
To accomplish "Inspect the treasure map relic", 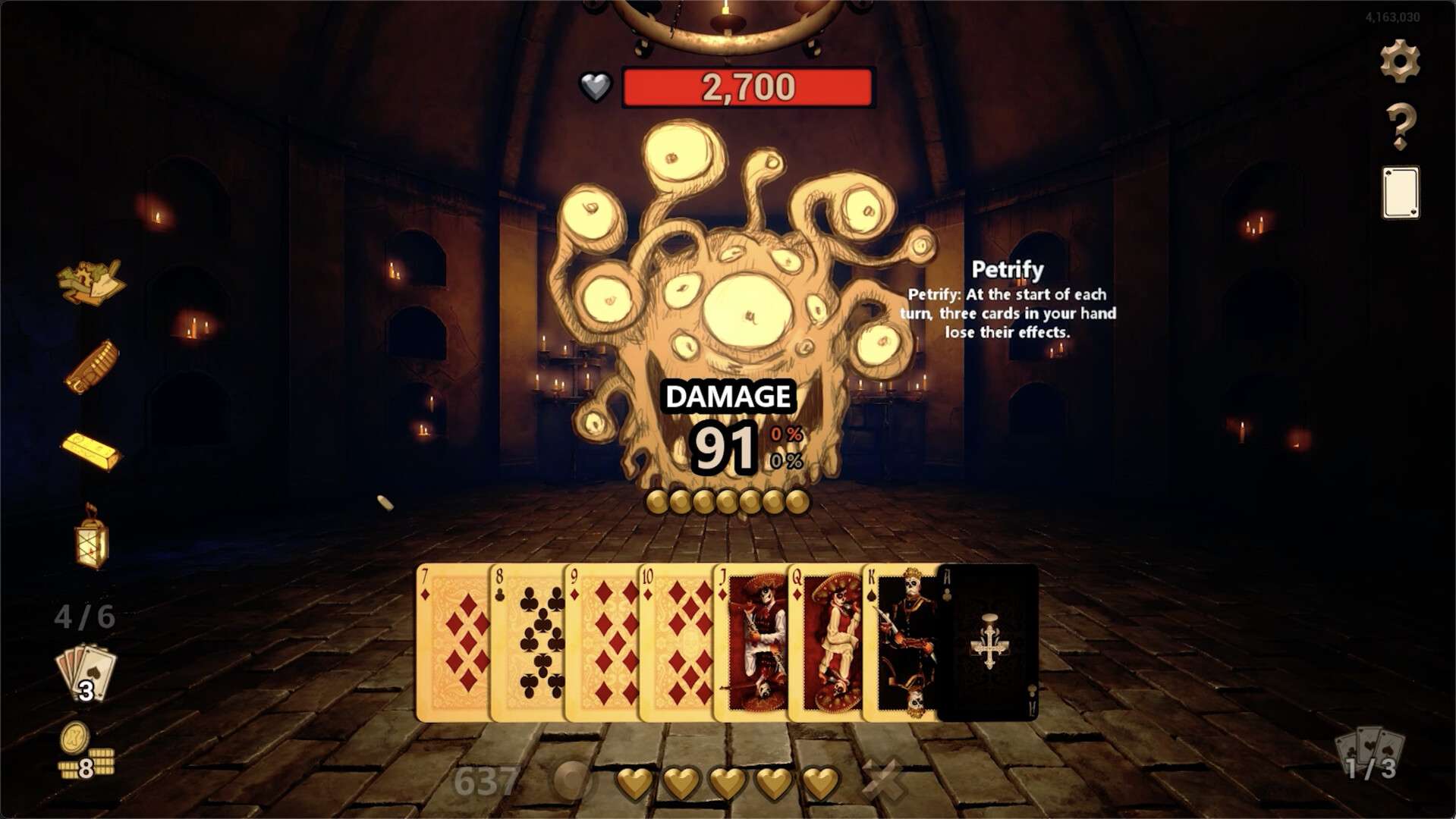I will tap(91, 282).
